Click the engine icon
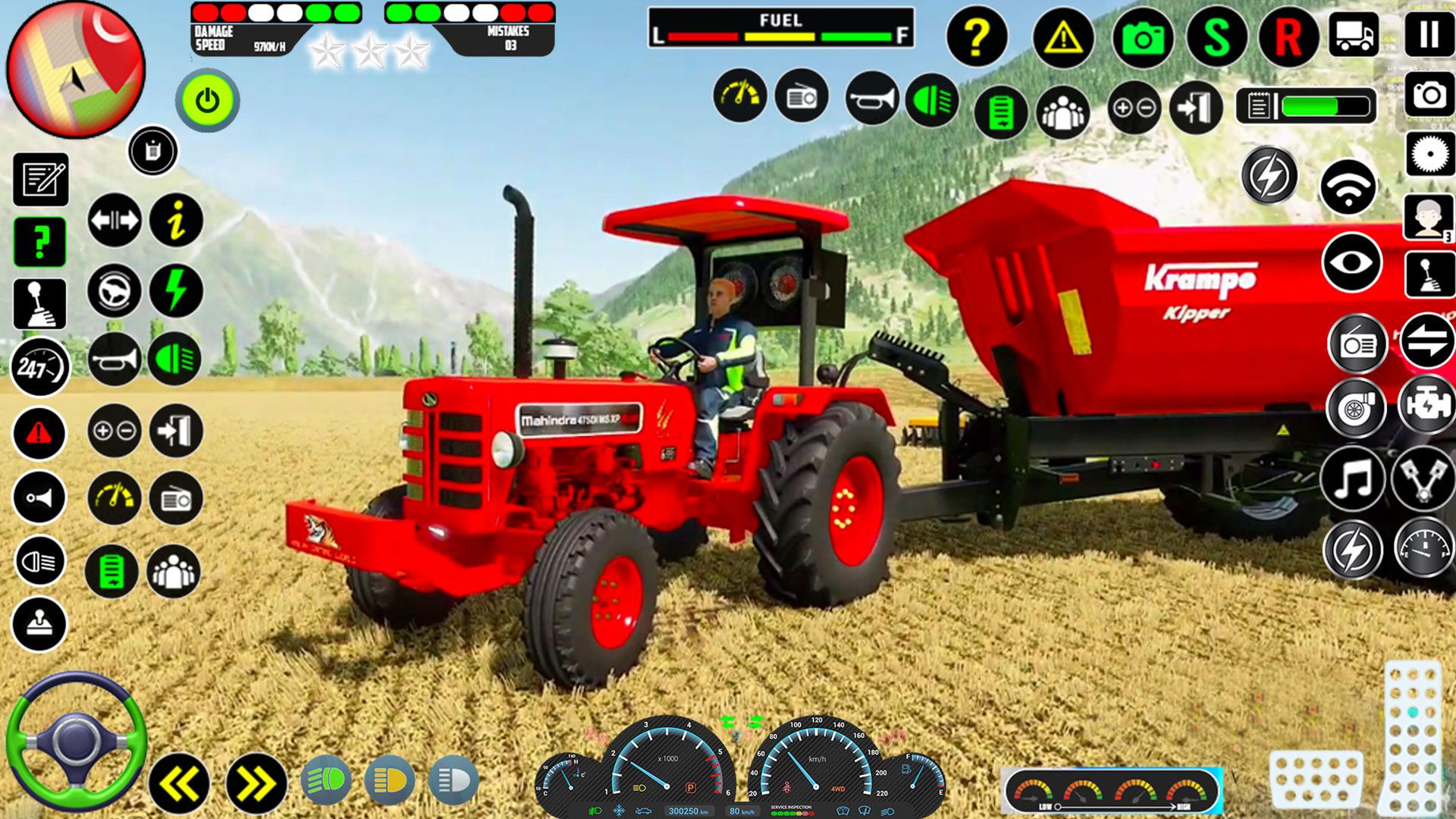Viewport: 1456px width, 819px height. (1426, 407)
